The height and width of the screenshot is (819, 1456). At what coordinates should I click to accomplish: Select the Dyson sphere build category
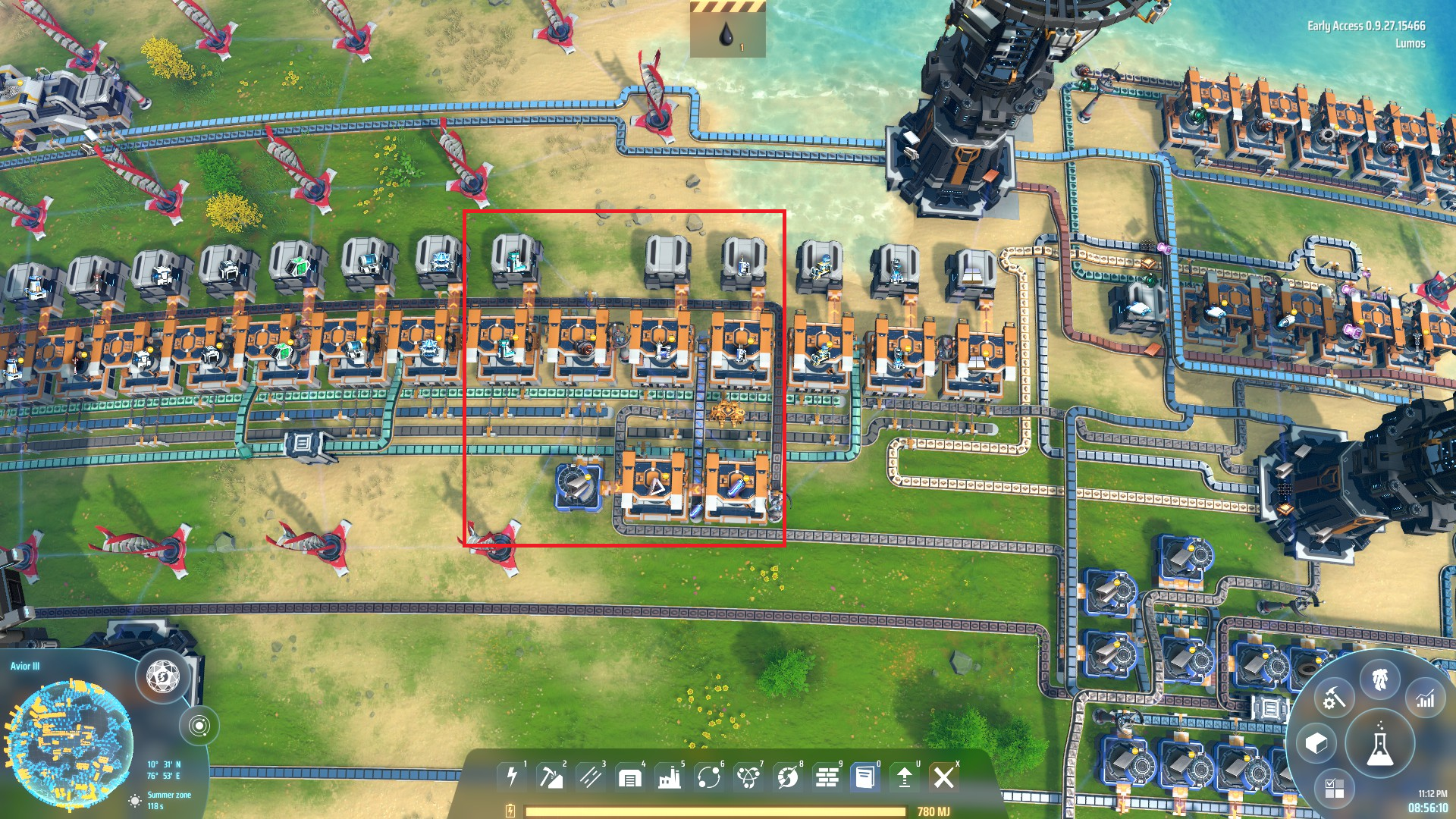click(x=788, y=777)
